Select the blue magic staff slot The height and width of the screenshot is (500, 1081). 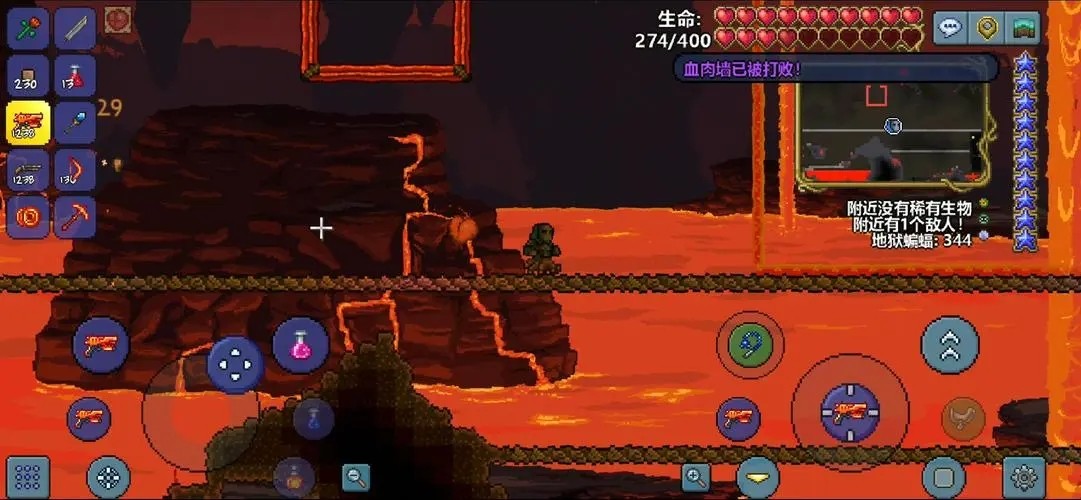[75, 122]
